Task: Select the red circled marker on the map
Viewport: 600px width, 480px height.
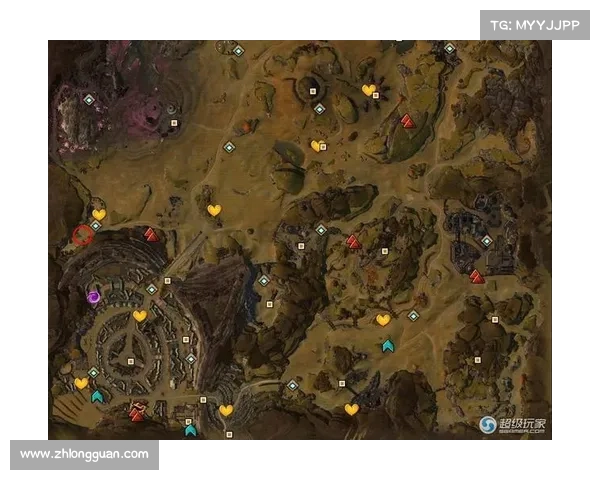Action: pyautogui.click(x=82, y=237)
